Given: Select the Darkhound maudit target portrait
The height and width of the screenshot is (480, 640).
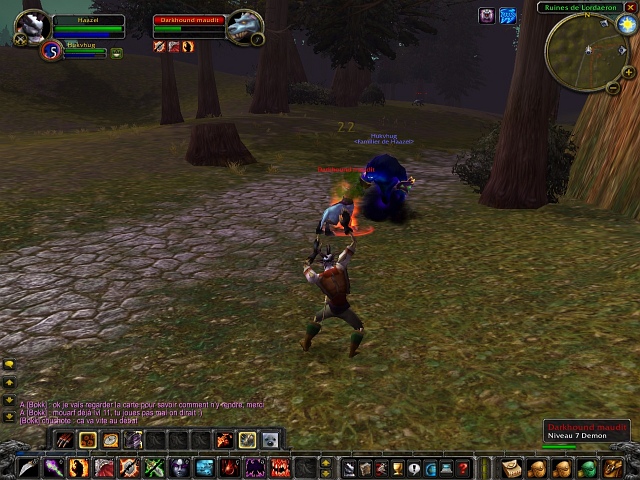Looking at the screenshot, I should point(243,27).
